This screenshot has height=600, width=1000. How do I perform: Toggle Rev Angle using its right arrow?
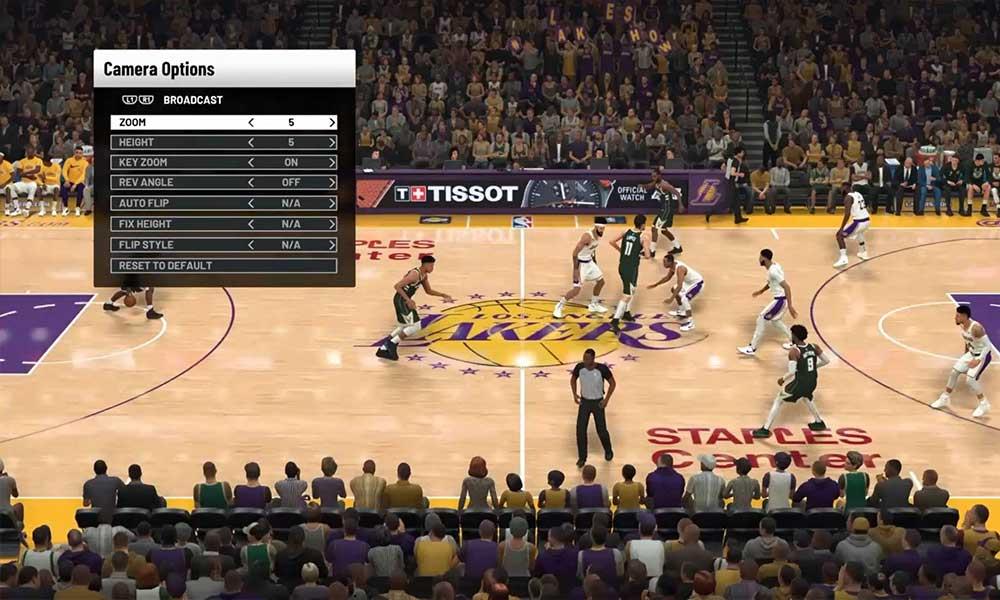pyautogui.click(x=332, y=183)
